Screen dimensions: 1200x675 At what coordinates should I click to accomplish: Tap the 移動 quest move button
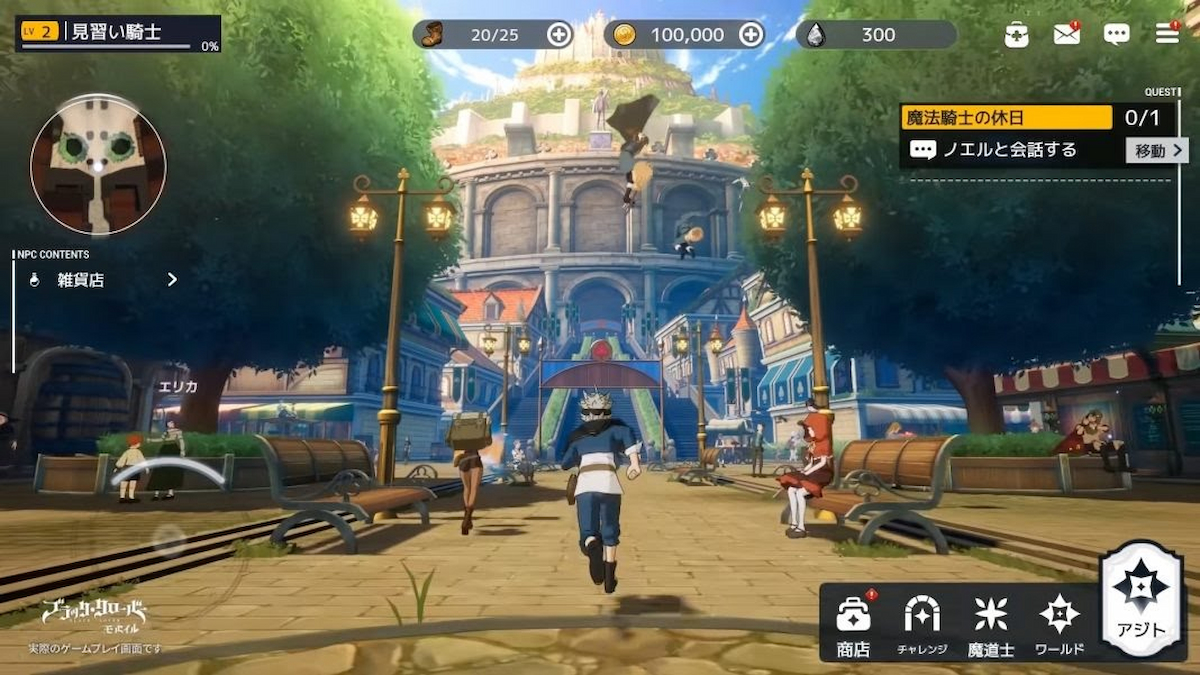pos(1157,151)
